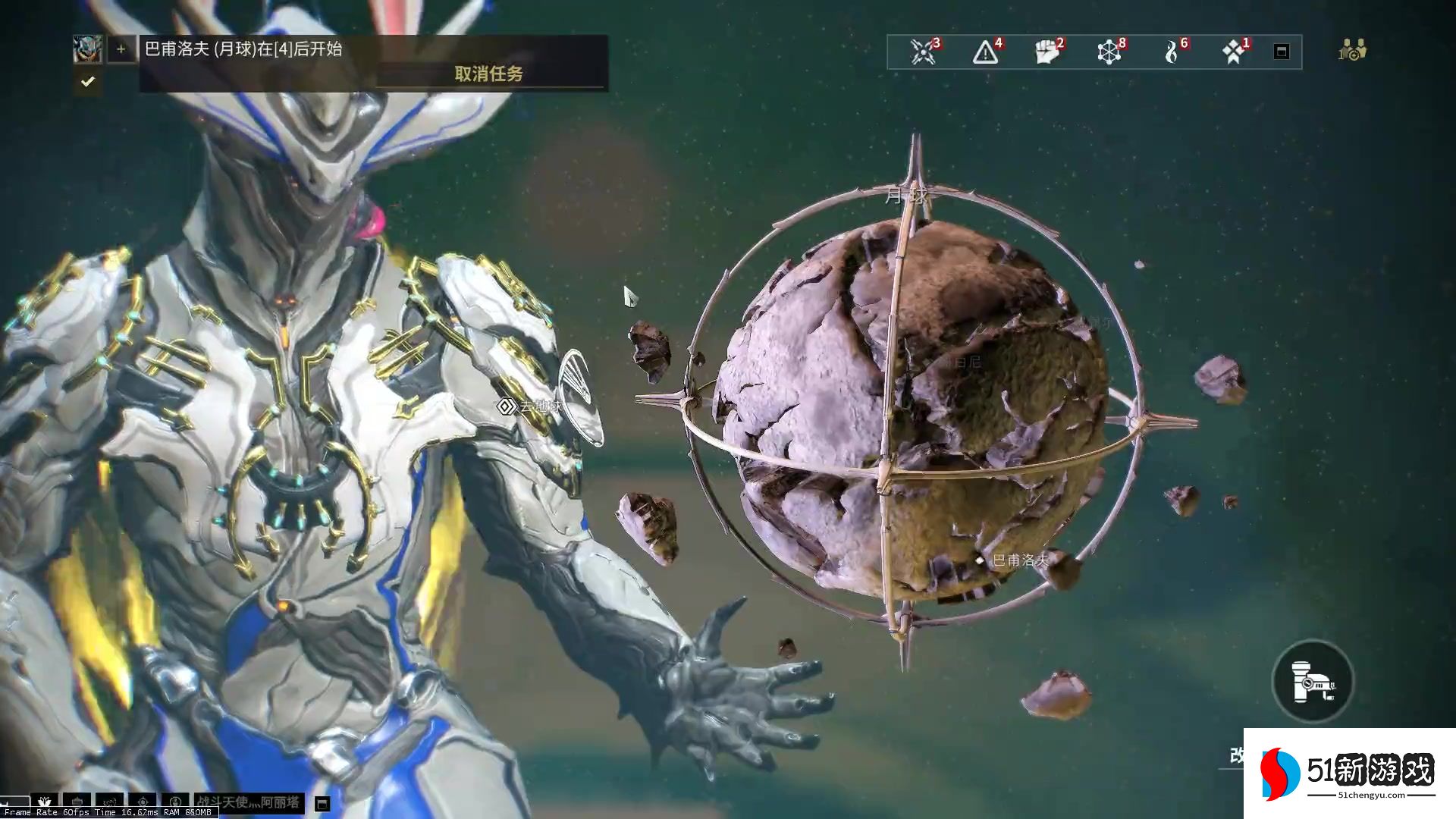Toggle the target reticle icon in bottom toolbar

(142, 802)
